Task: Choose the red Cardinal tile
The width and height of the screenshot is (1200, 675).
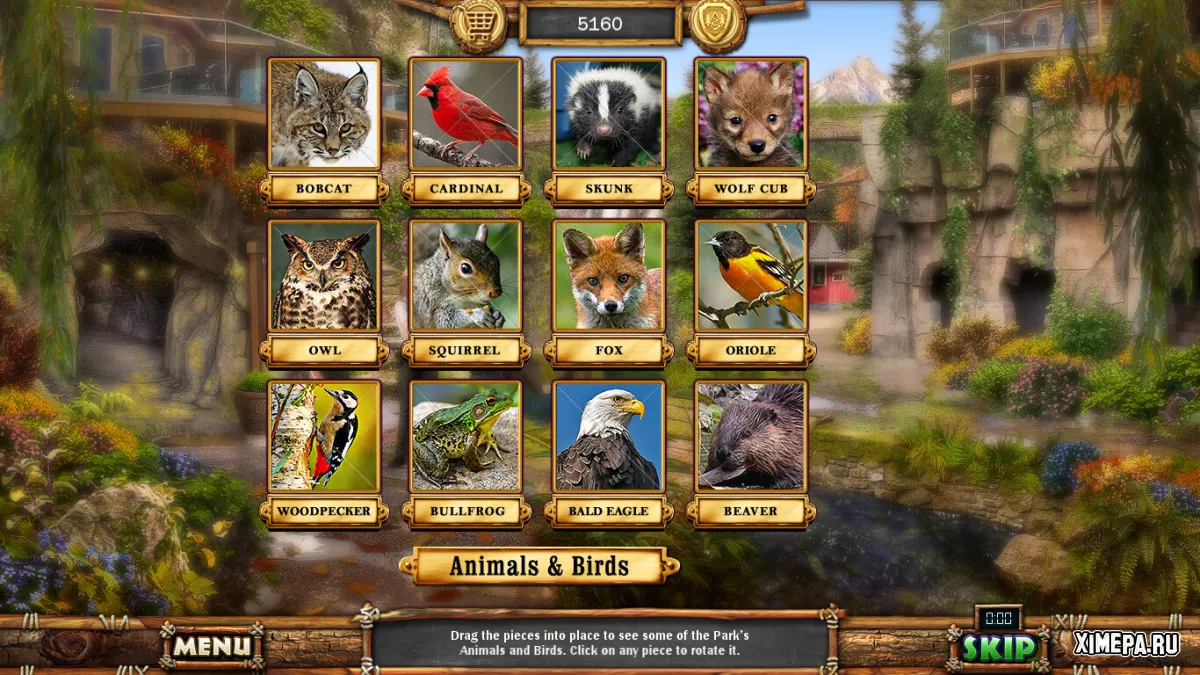Action: (466, 114)
